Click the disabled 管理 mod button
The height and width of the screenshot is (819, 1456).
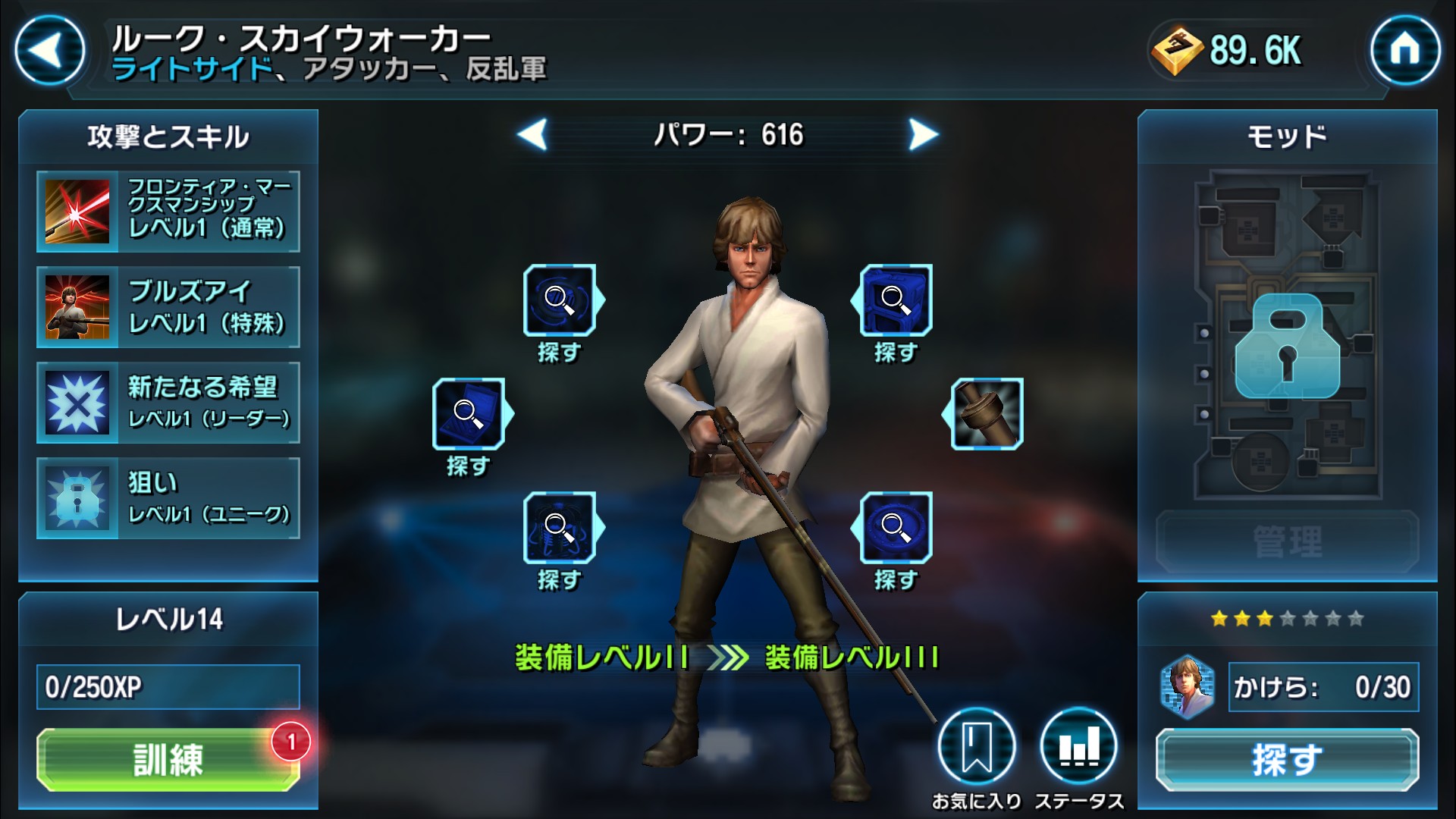[1287, 541]
